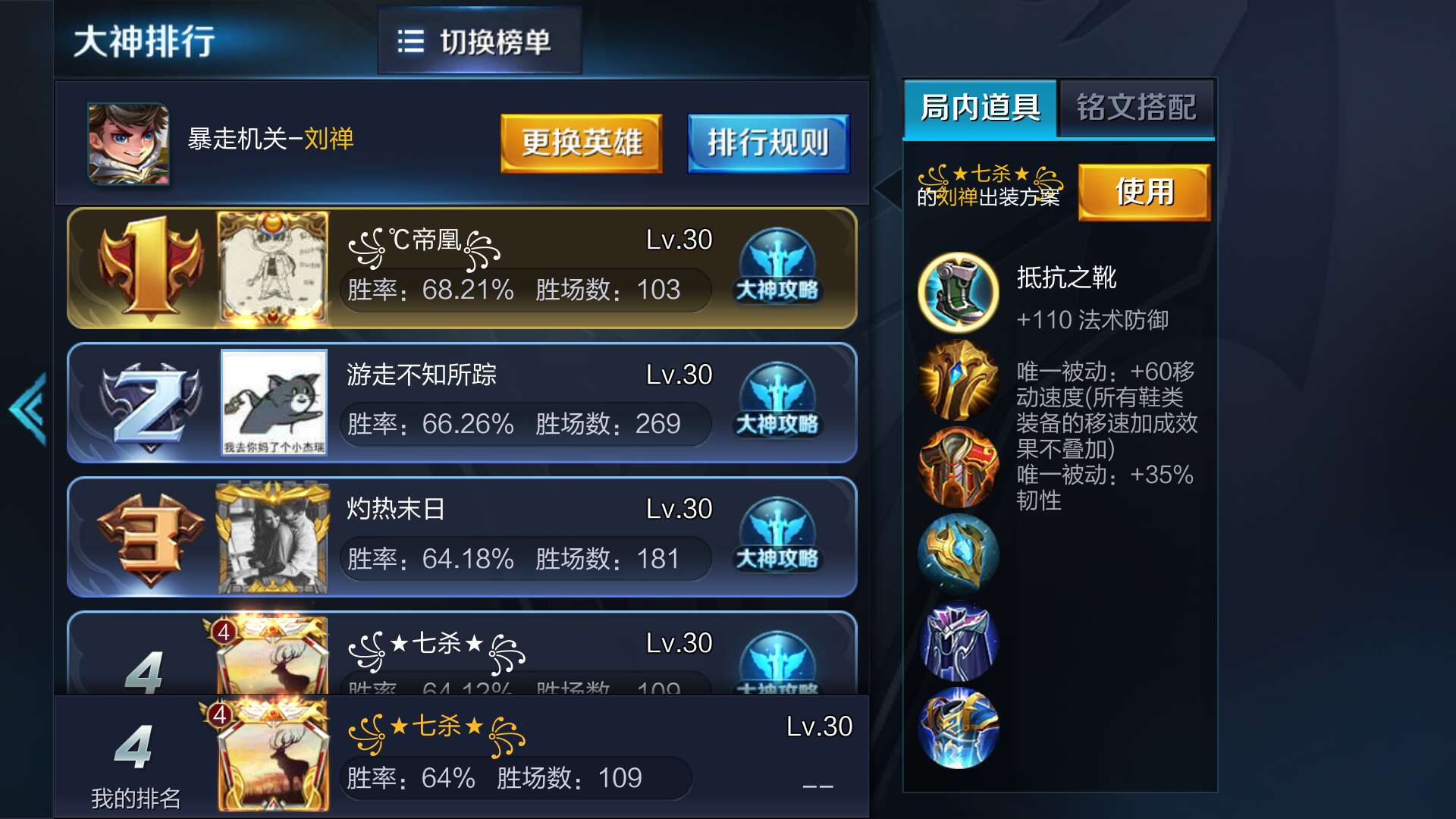Switch to the 铭文搭配 tab

pos(1136,108)
